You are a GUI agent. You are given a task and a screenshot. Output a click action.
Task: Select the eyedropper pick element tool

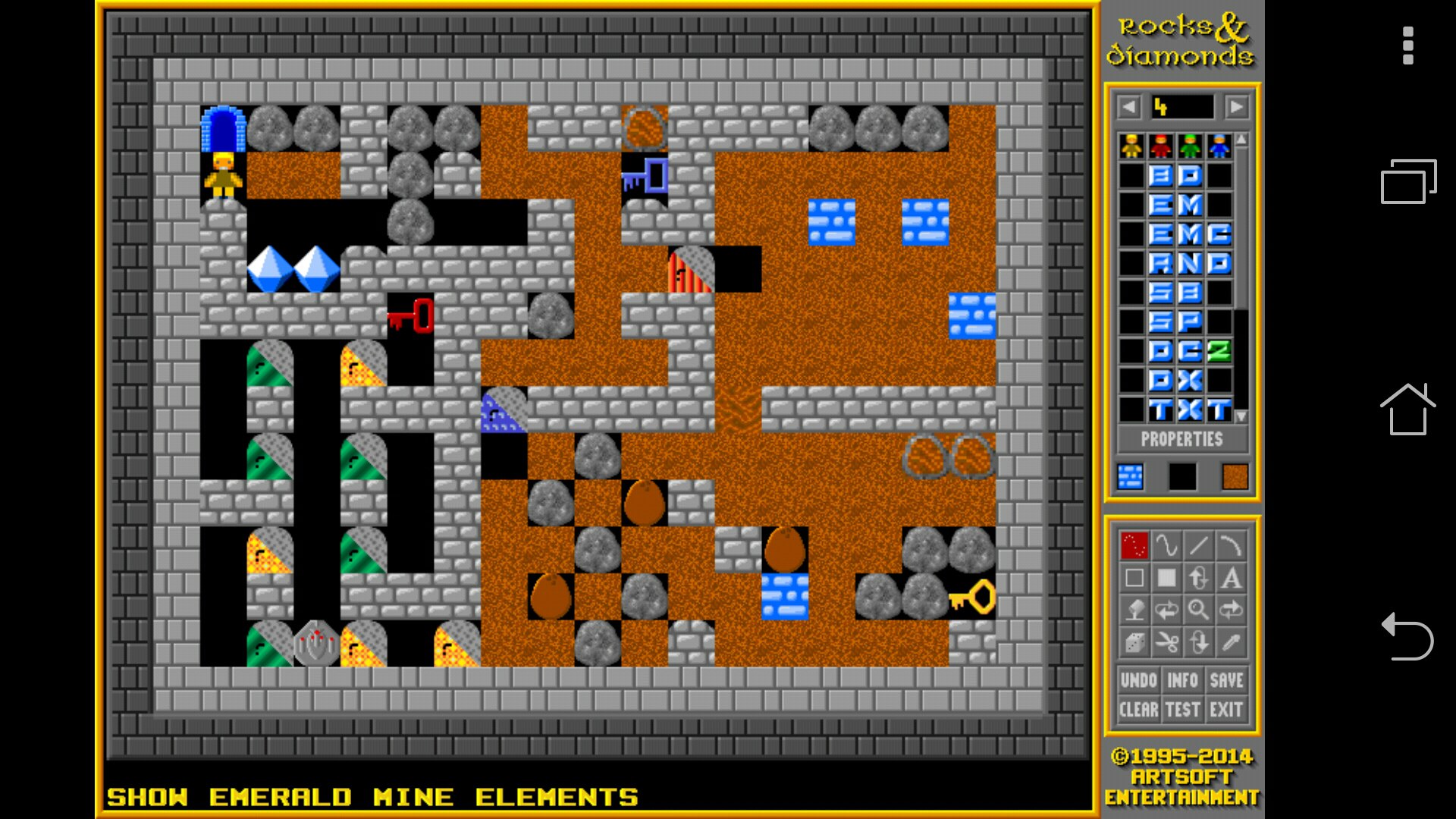click(x=1231, y=643)
